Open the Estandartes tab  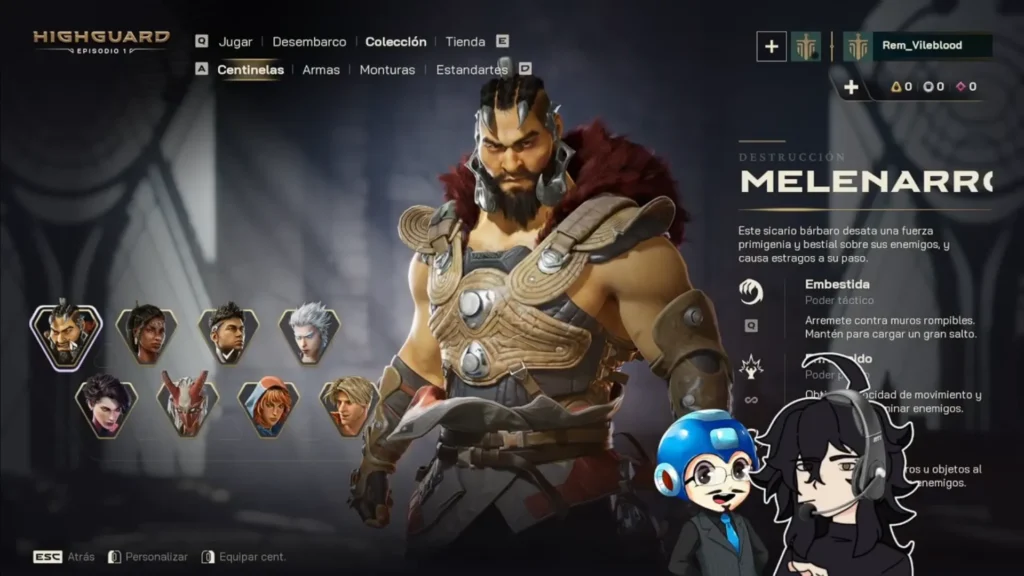[x=471, y=70]
